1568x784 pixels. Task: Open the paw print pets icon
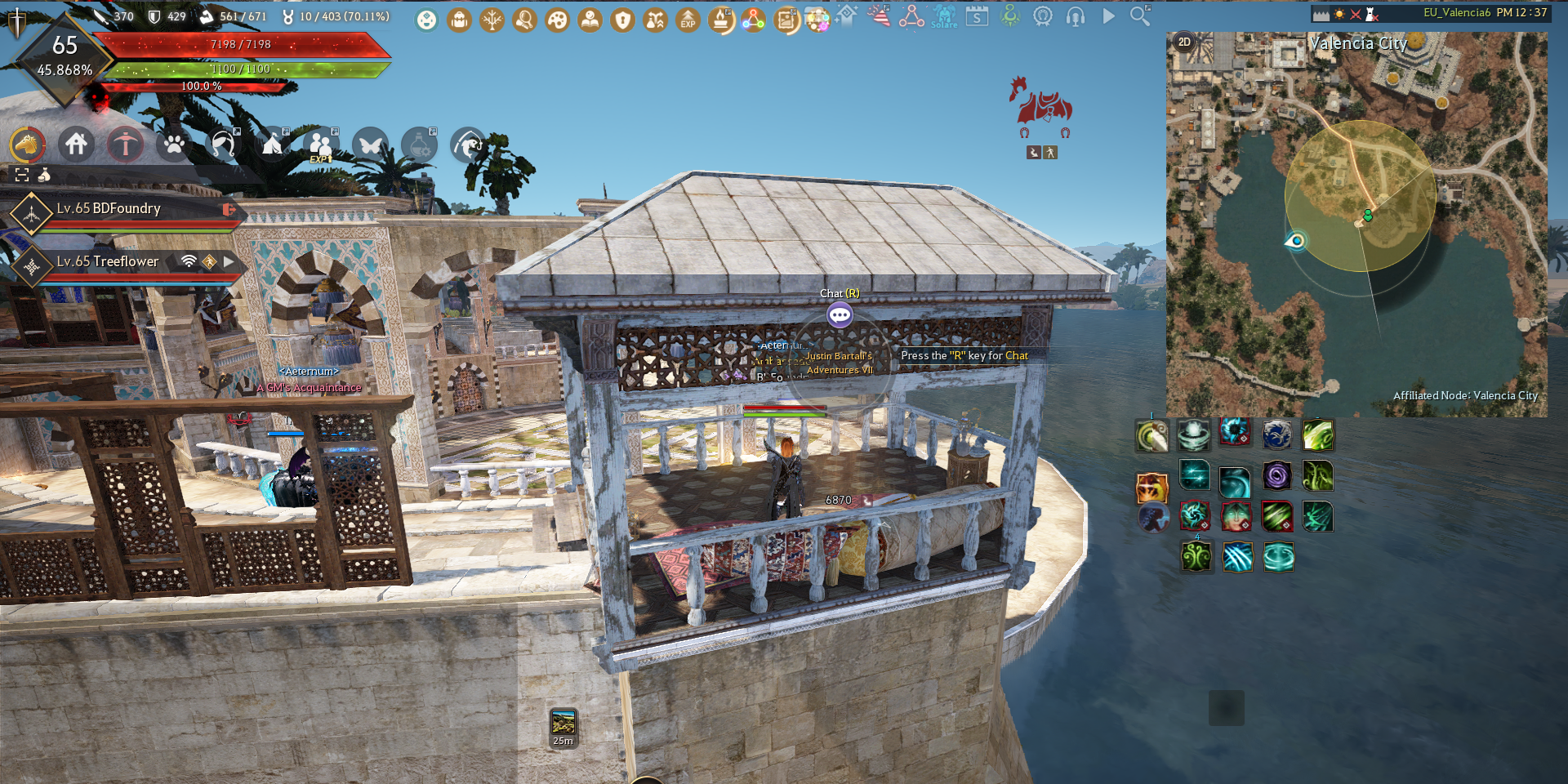pos(174,145)
